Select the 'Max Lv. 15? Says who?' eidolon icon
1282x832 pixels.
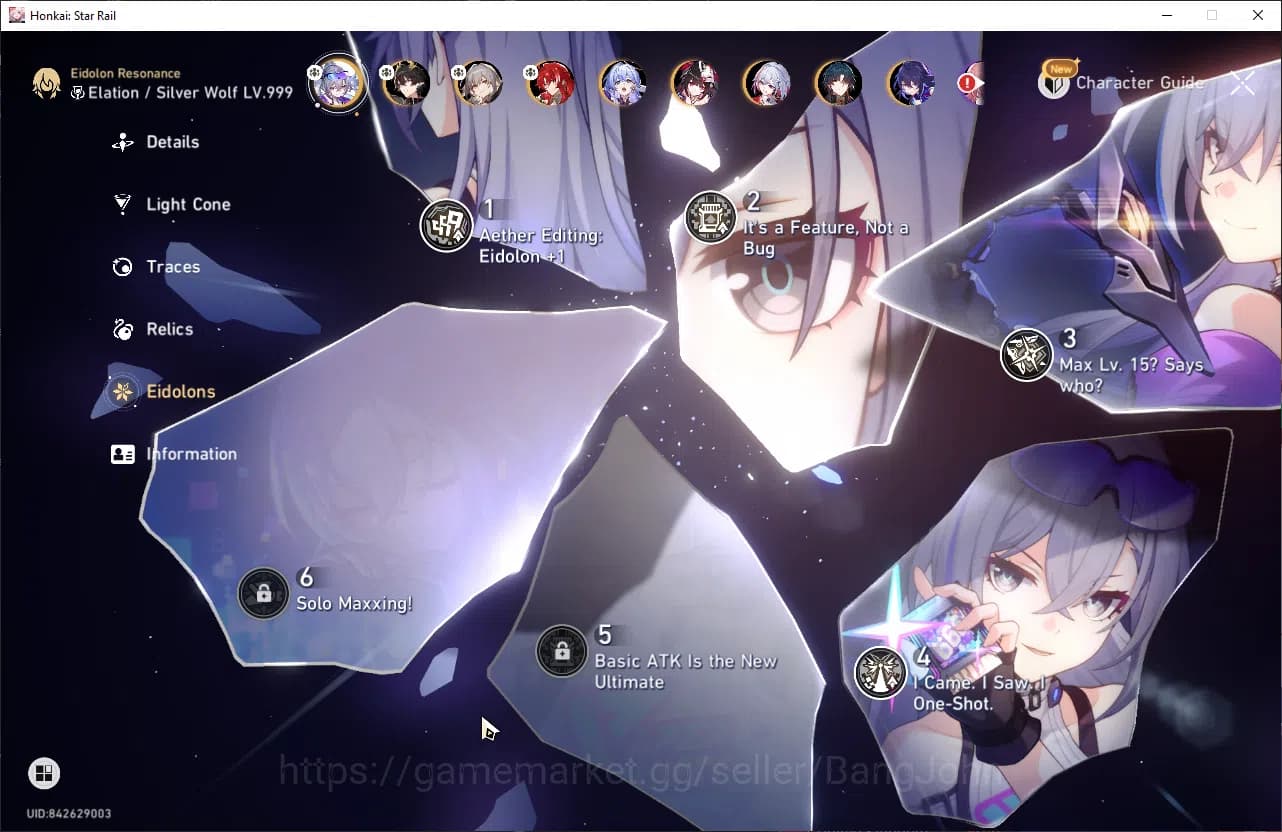pos(1025,356)
